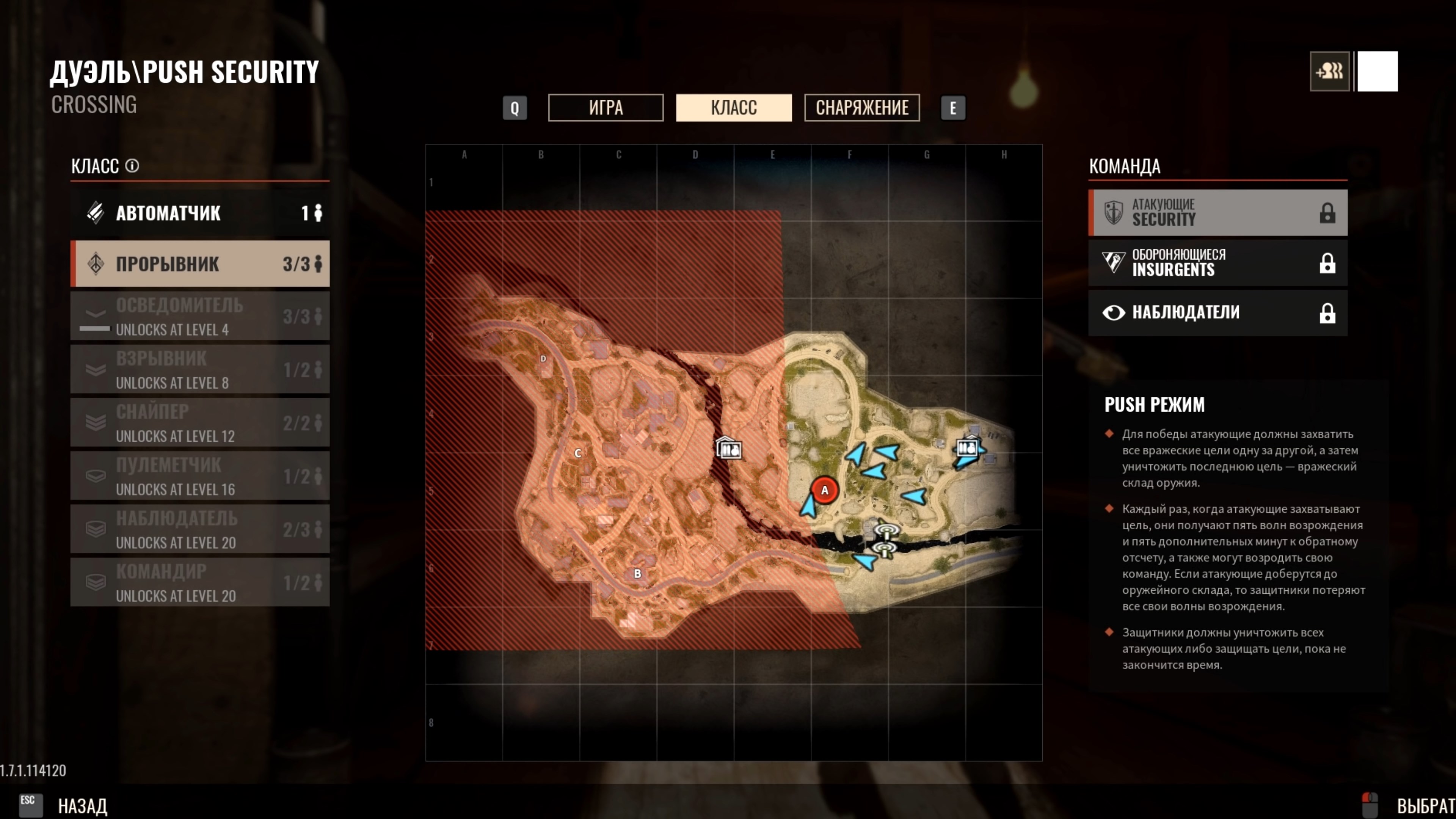1456x819 pixels.
Task: Choose the locked ПУЛЕМЕТЧИК class row
Action: pyautogui.click(x=199, y=476)
